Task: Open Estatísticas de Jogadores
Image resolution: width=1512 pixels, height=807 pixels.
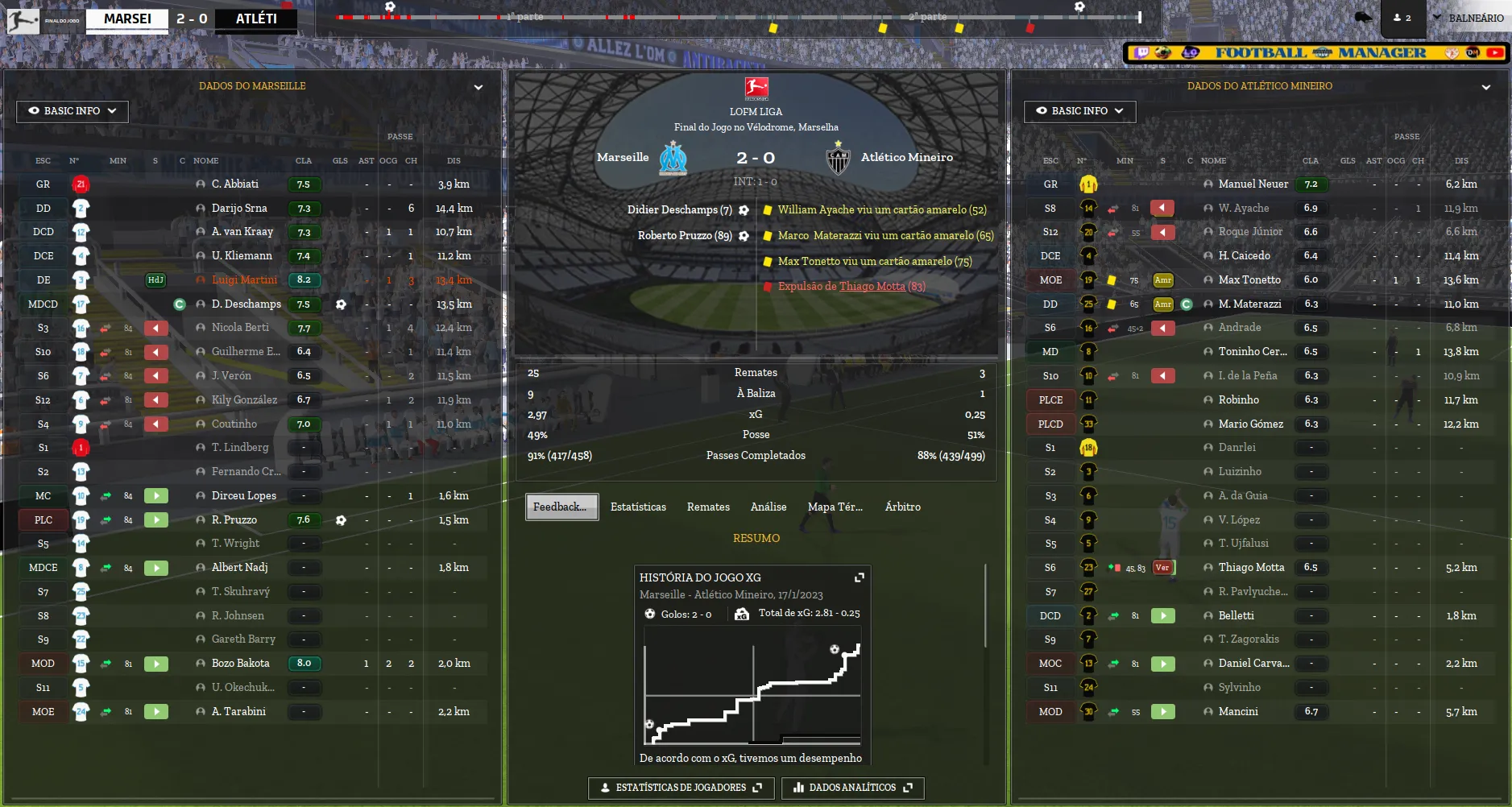Action: (681, 788)
